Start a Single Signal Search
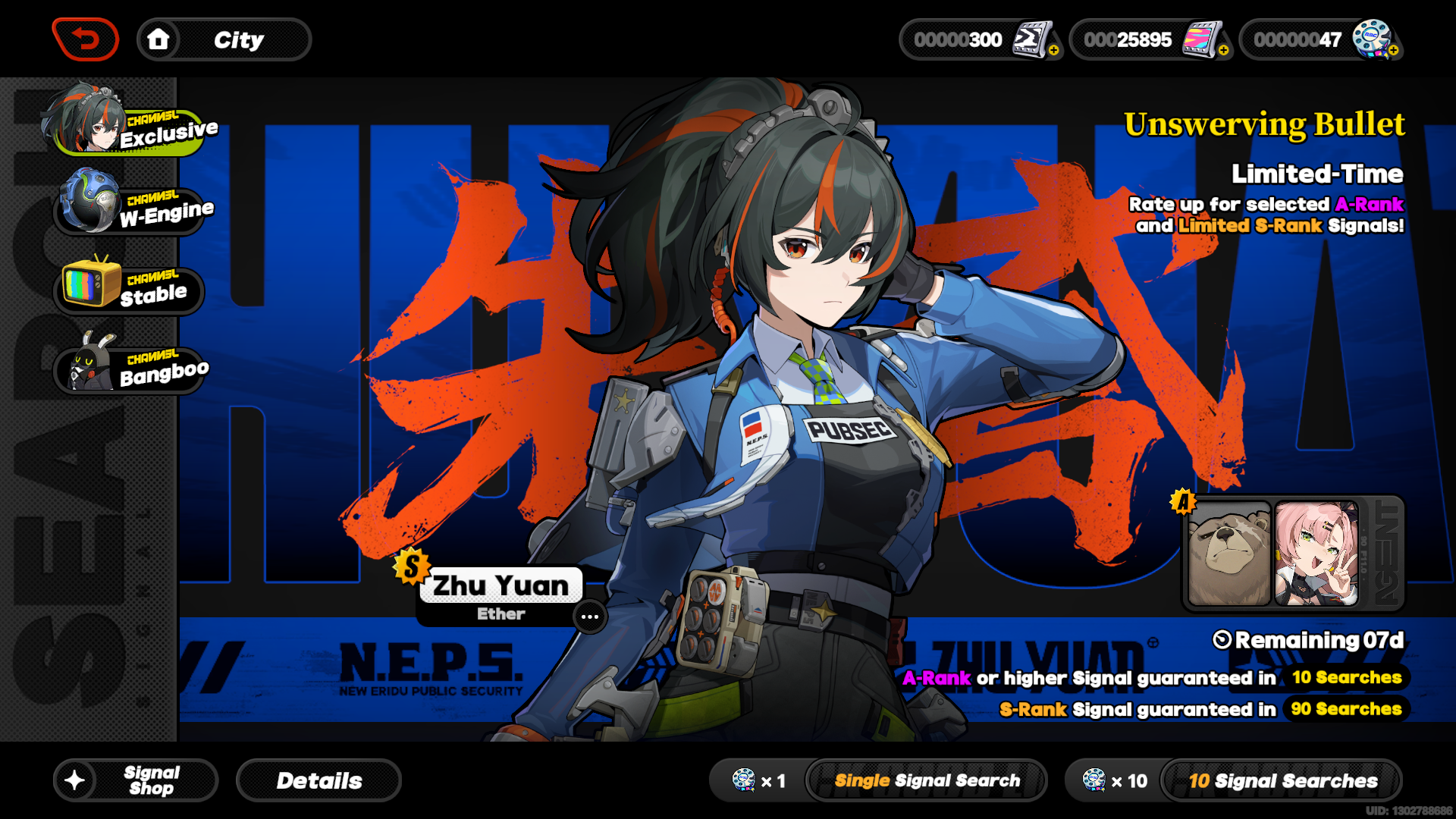This screenshot has height=819, width=1456. [x=927, y=780]
